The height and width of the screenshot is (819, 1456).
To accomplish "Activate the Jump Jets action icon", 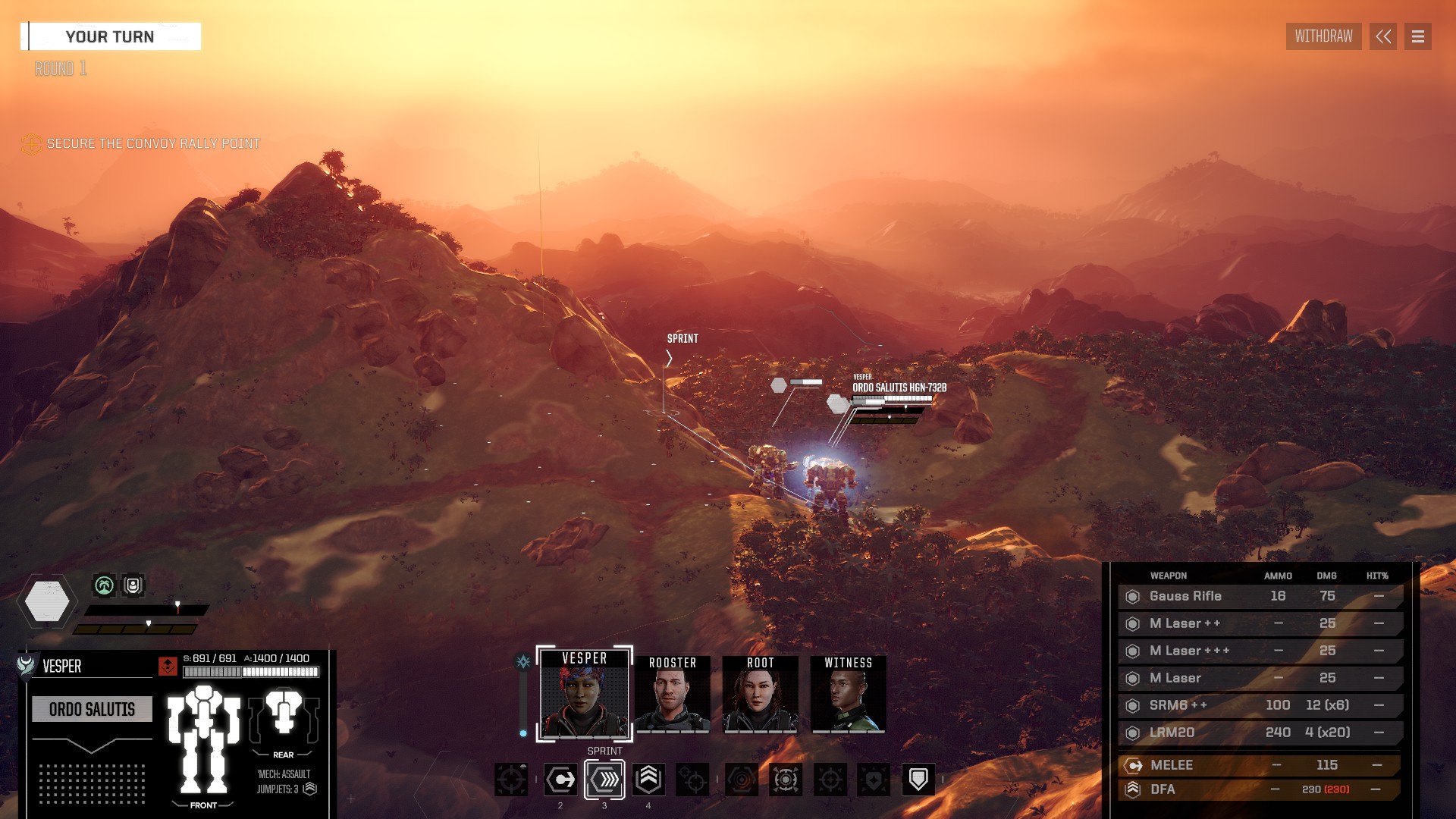I will (x=648, y=779).
